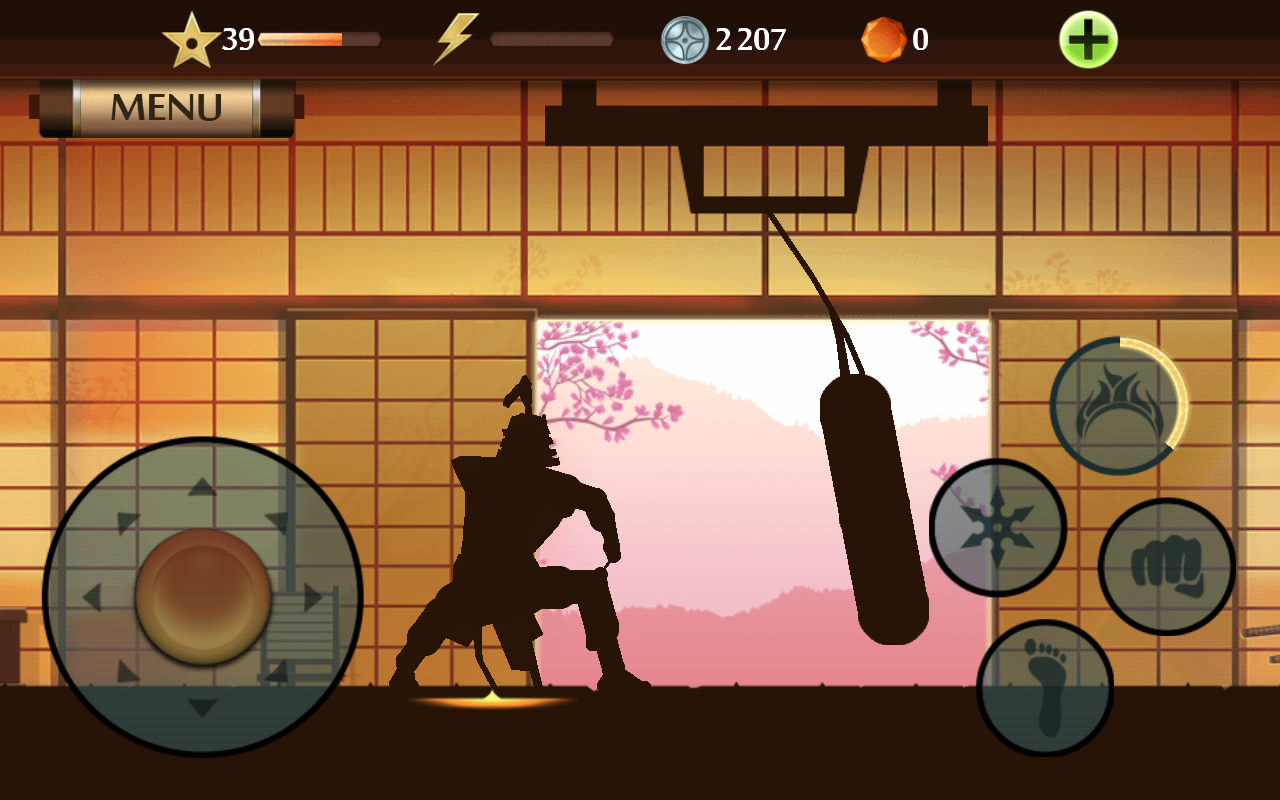Tap the joystick's down arrow

click(x=203, y=708)
